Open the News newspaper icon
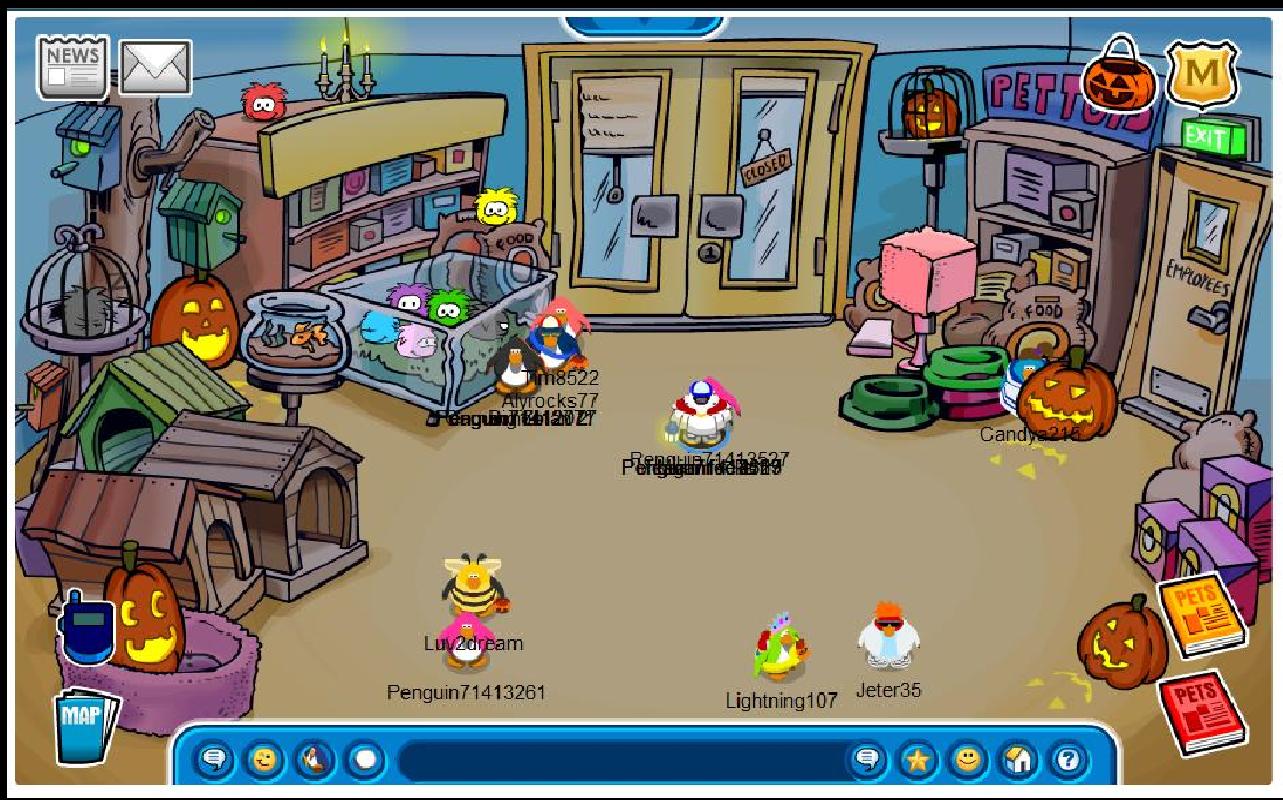This screenshot has width=1283, height=800. click(x=71, y=67)
